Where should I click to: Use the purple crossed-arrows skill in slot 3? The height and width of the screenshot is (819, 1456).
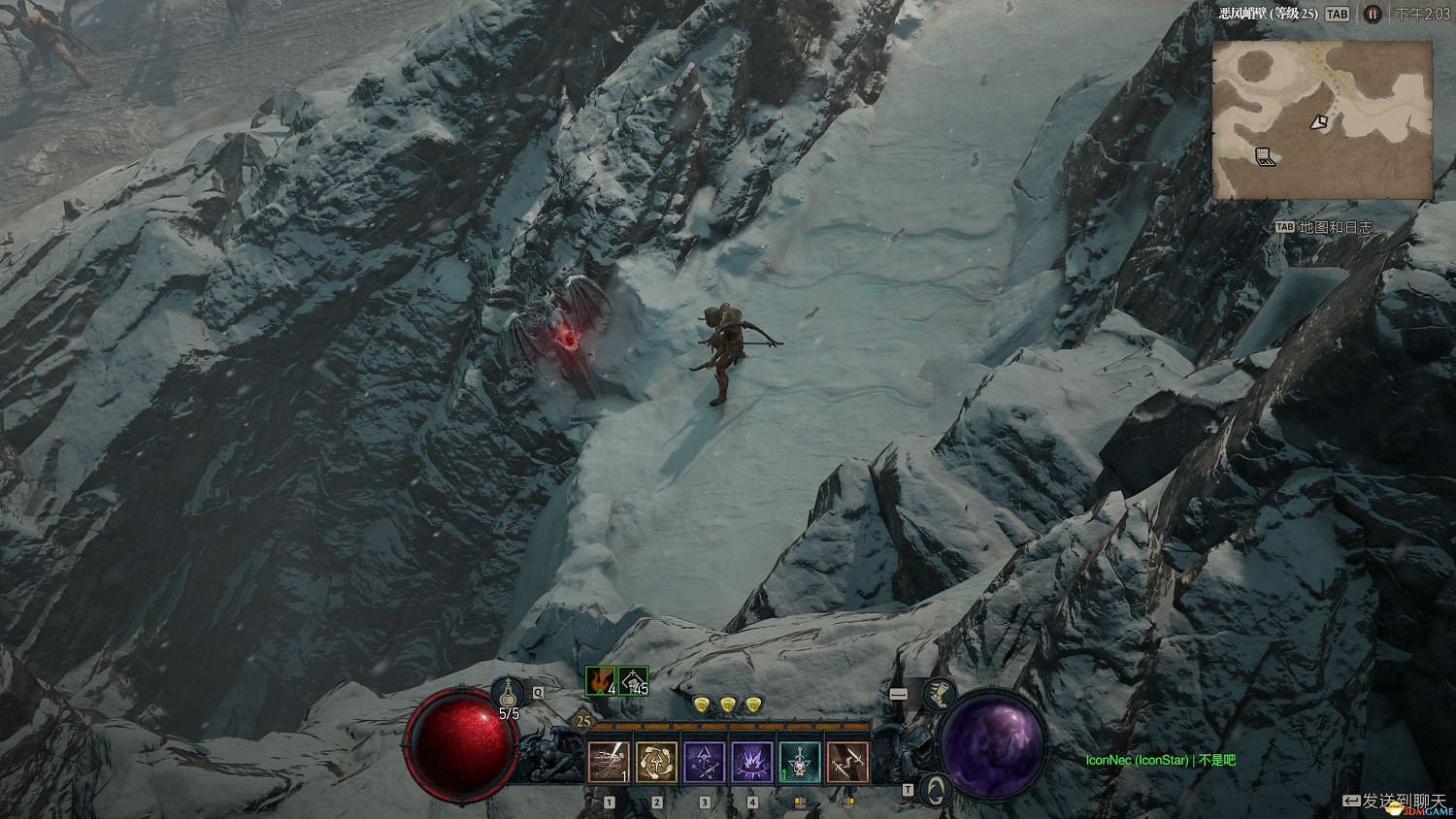pos(704,763)
